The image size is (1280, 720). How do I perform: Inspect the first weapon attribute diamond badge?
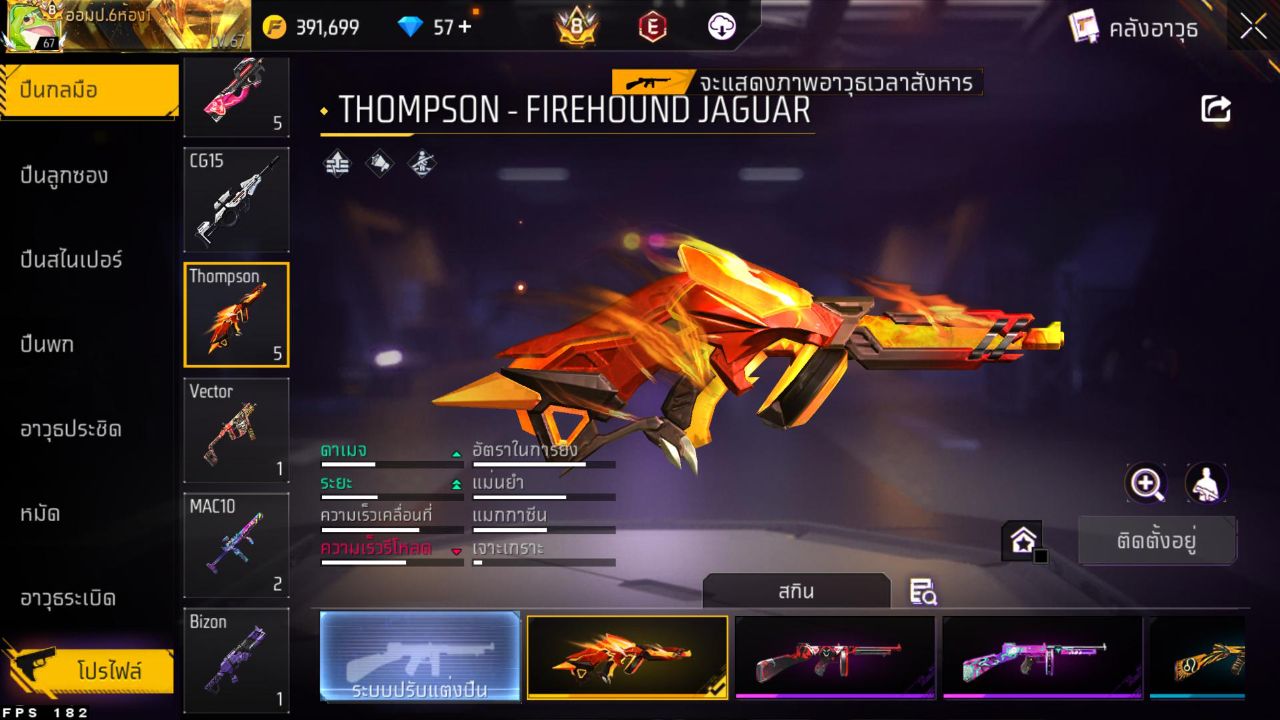point(336,164)
